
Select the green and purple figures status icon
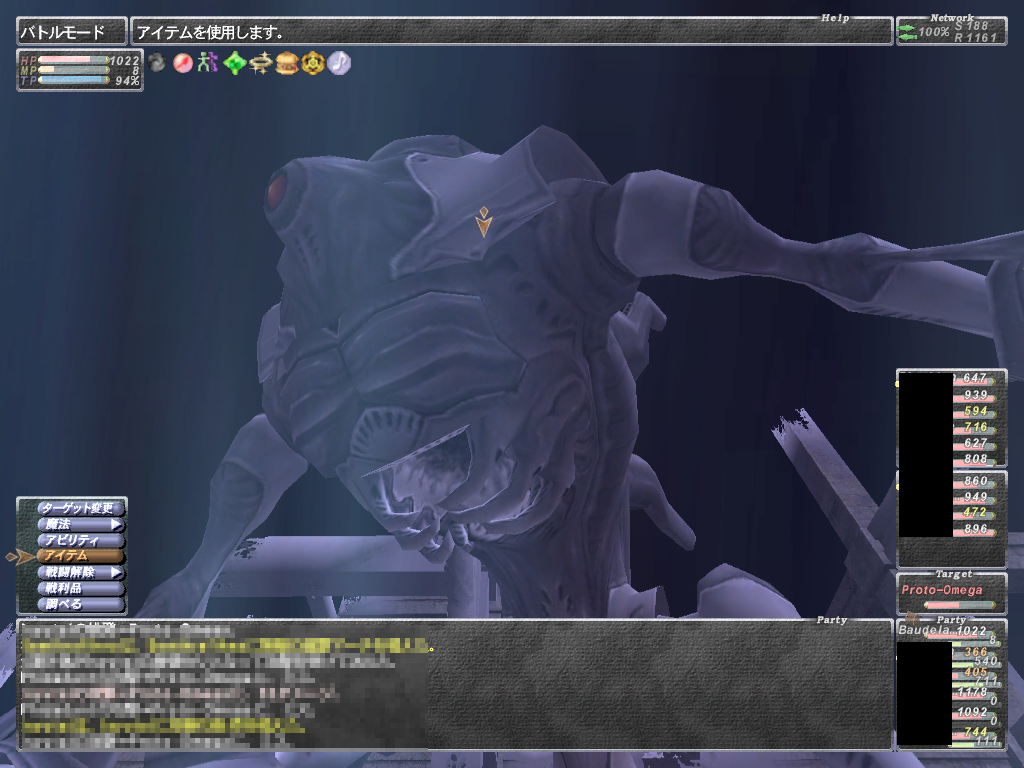click(208, 64)
